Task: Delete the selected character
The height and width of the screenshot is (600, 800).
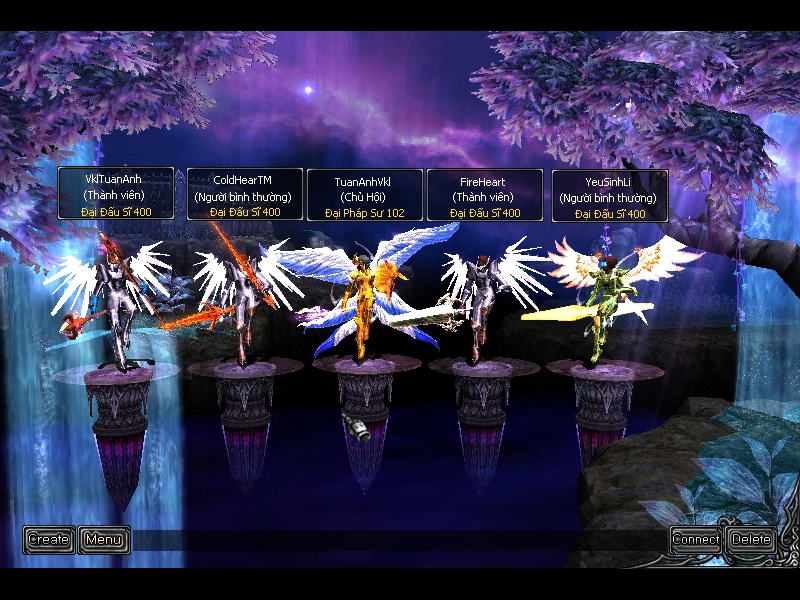Action: point(750,540)
